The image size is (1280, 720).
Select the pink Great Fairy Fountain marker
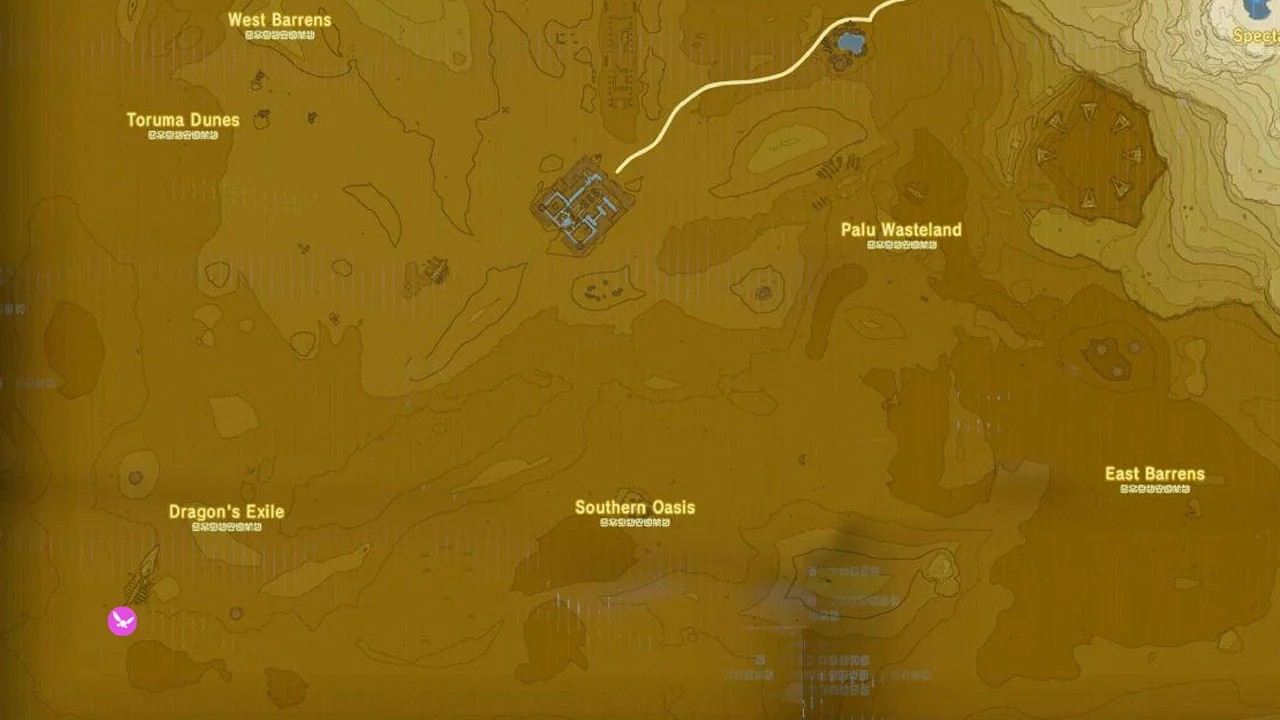click(x=121, y=621)
